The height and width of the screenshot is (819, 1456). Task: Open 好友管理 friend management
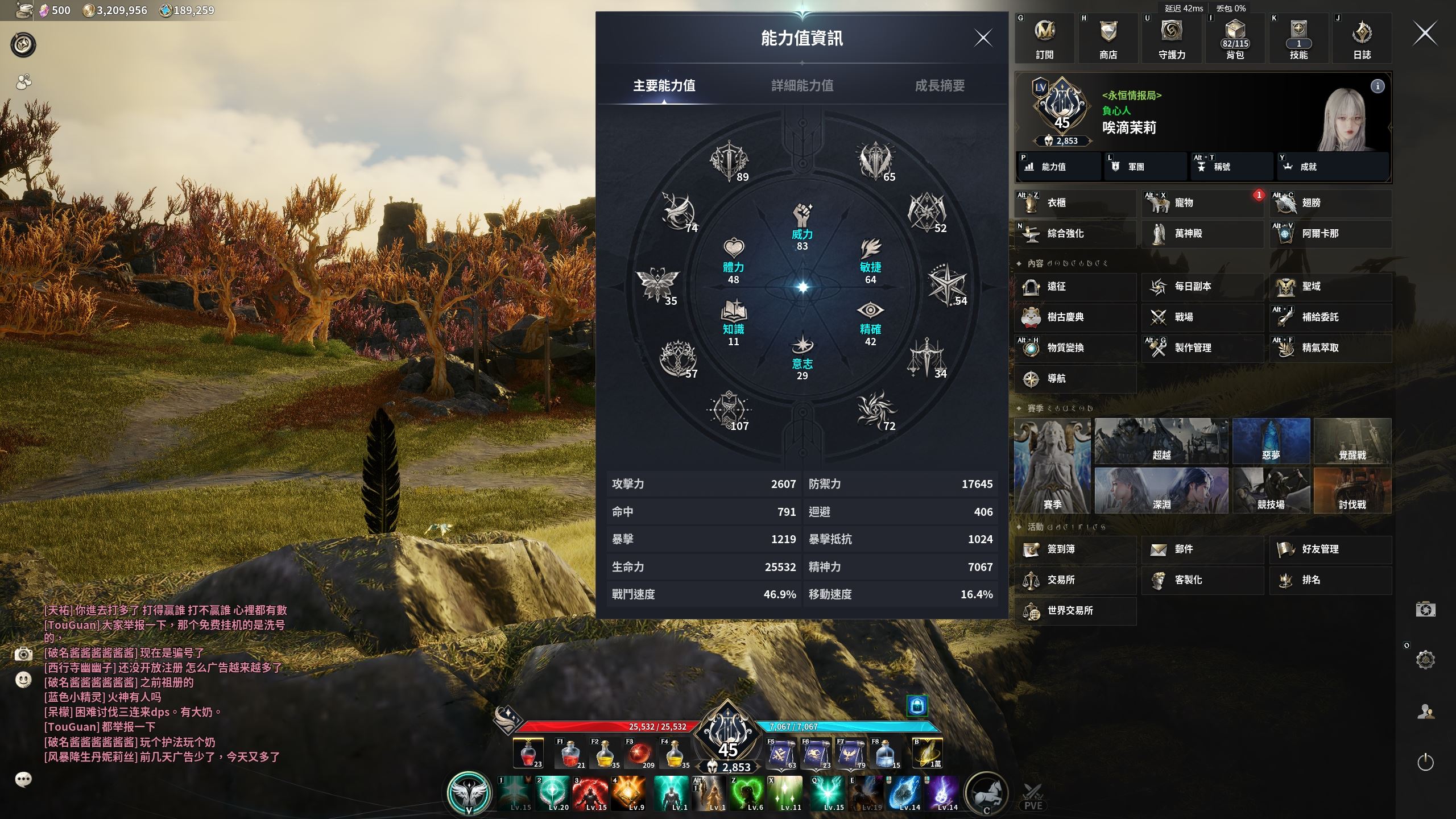coord(1330,549)
